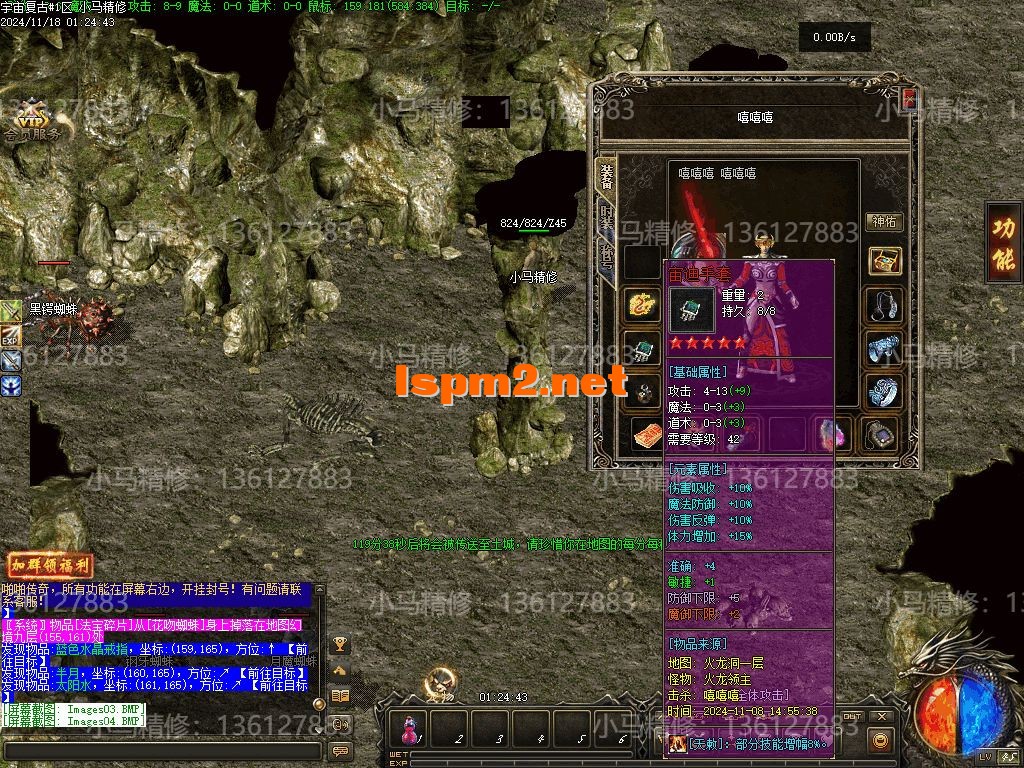Open the 功能 function menu
The image size is (1024, 768).
click(1003, 243)
